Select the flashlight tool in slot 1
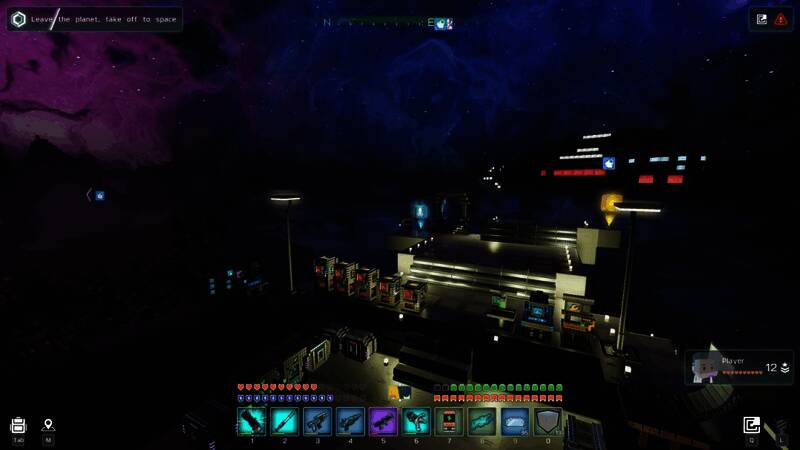Image resolution: width=800 pixels, height=450 pixels. click(x=251, y=421)
